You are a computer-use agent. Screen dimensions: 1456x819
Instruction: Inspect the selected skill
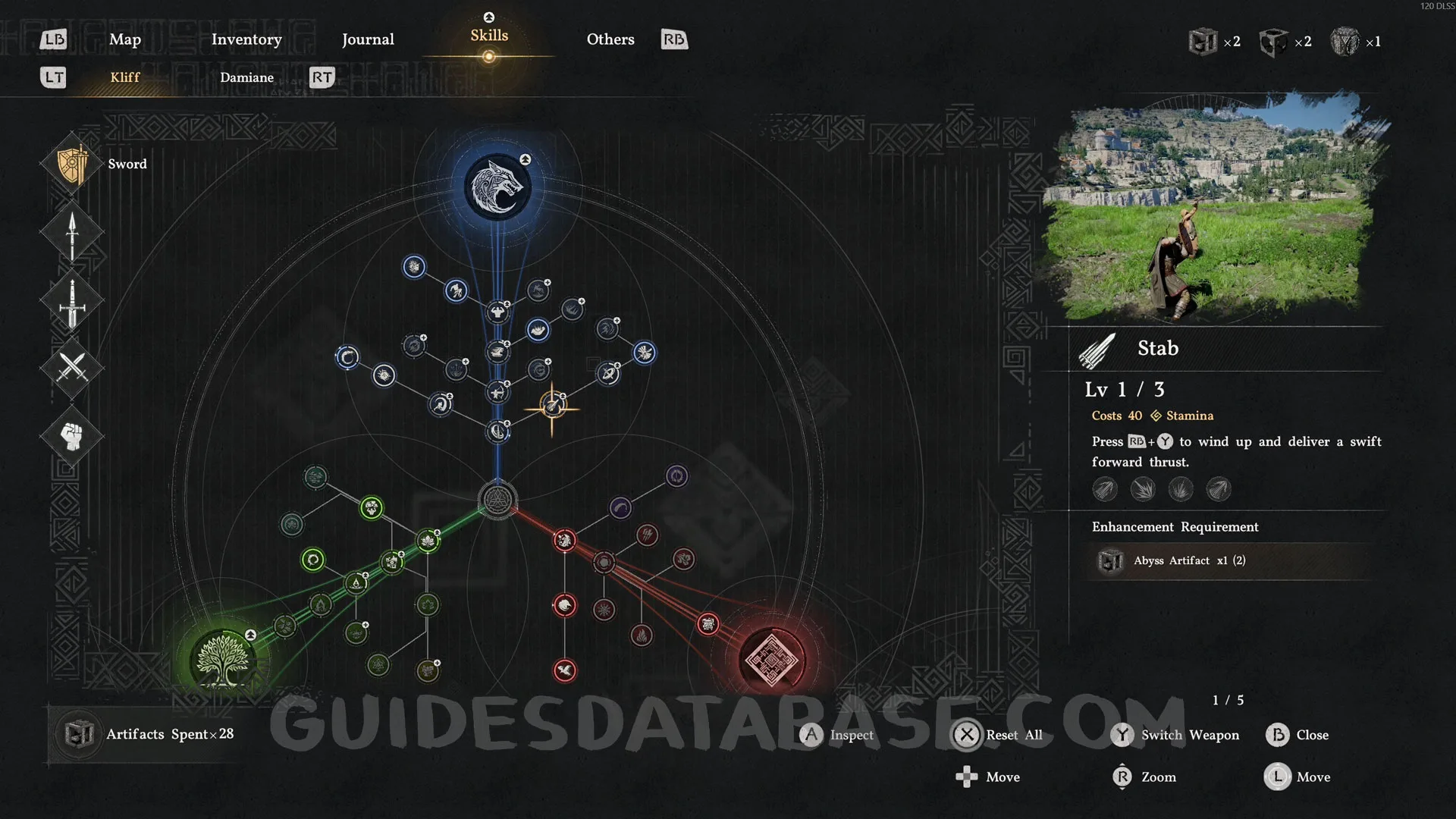click(837, 735)
